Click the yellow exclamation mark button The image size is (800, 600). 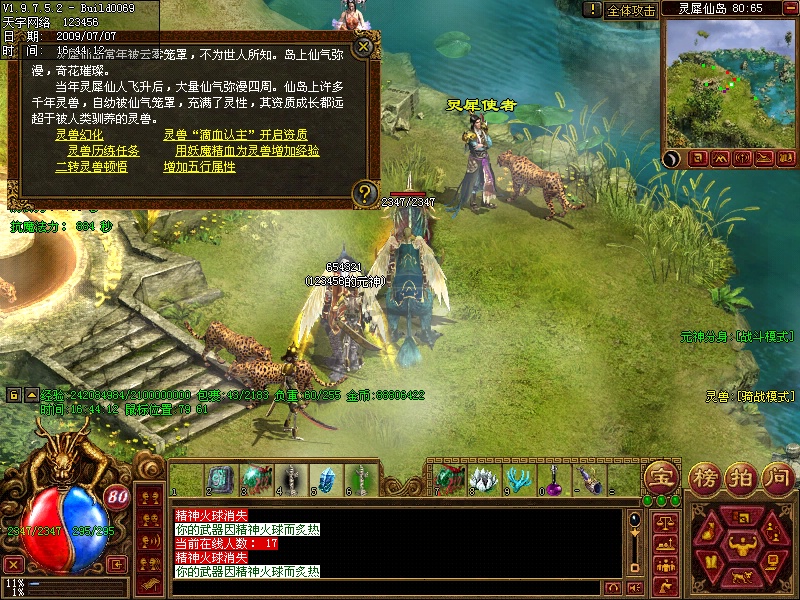pyautogui.click(x=592, y=10)
